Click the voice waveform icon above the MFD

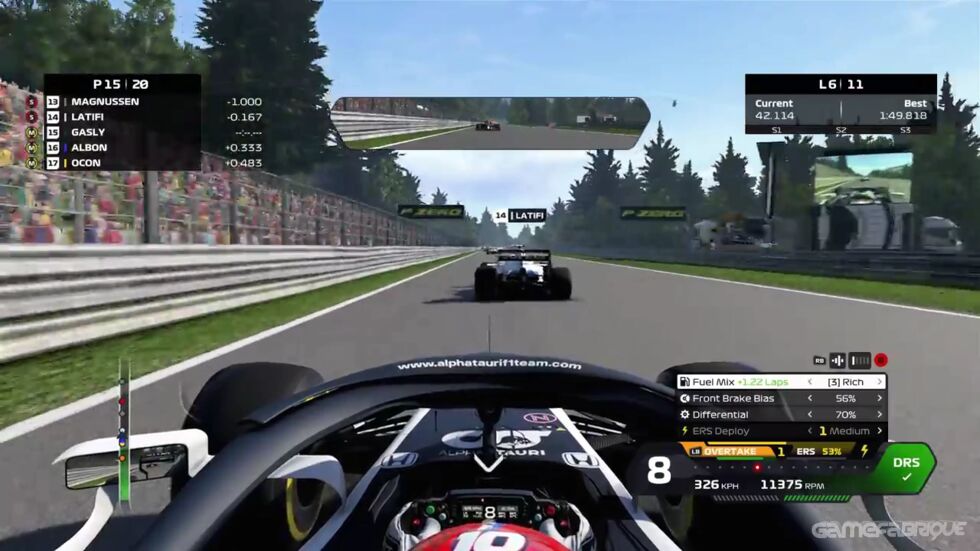coord(838,360)
